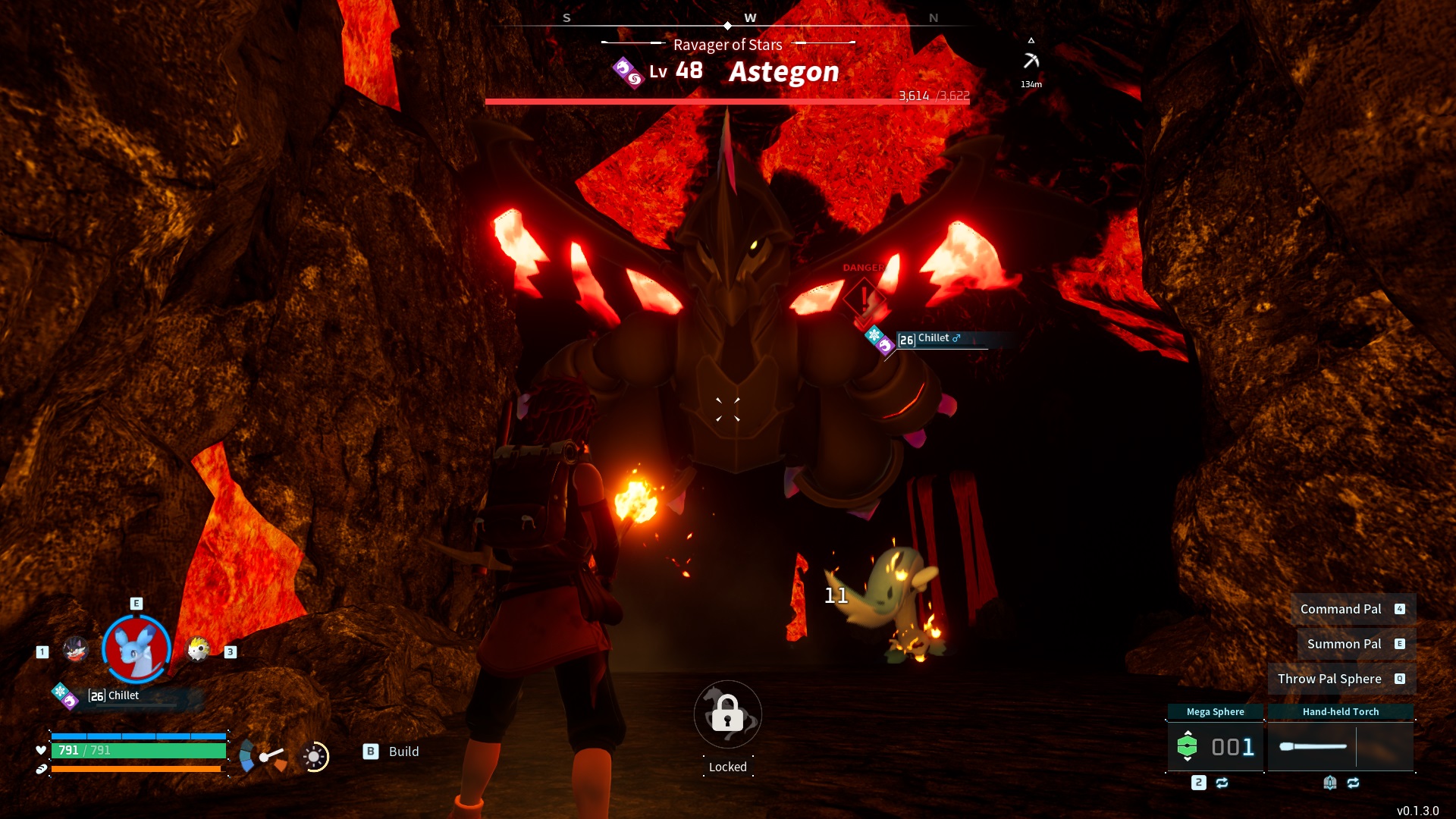Click the weapon cycle toggle under Mega Sphere
This screenshot has width=1456, height=819.
click(x=1222, y=783)
